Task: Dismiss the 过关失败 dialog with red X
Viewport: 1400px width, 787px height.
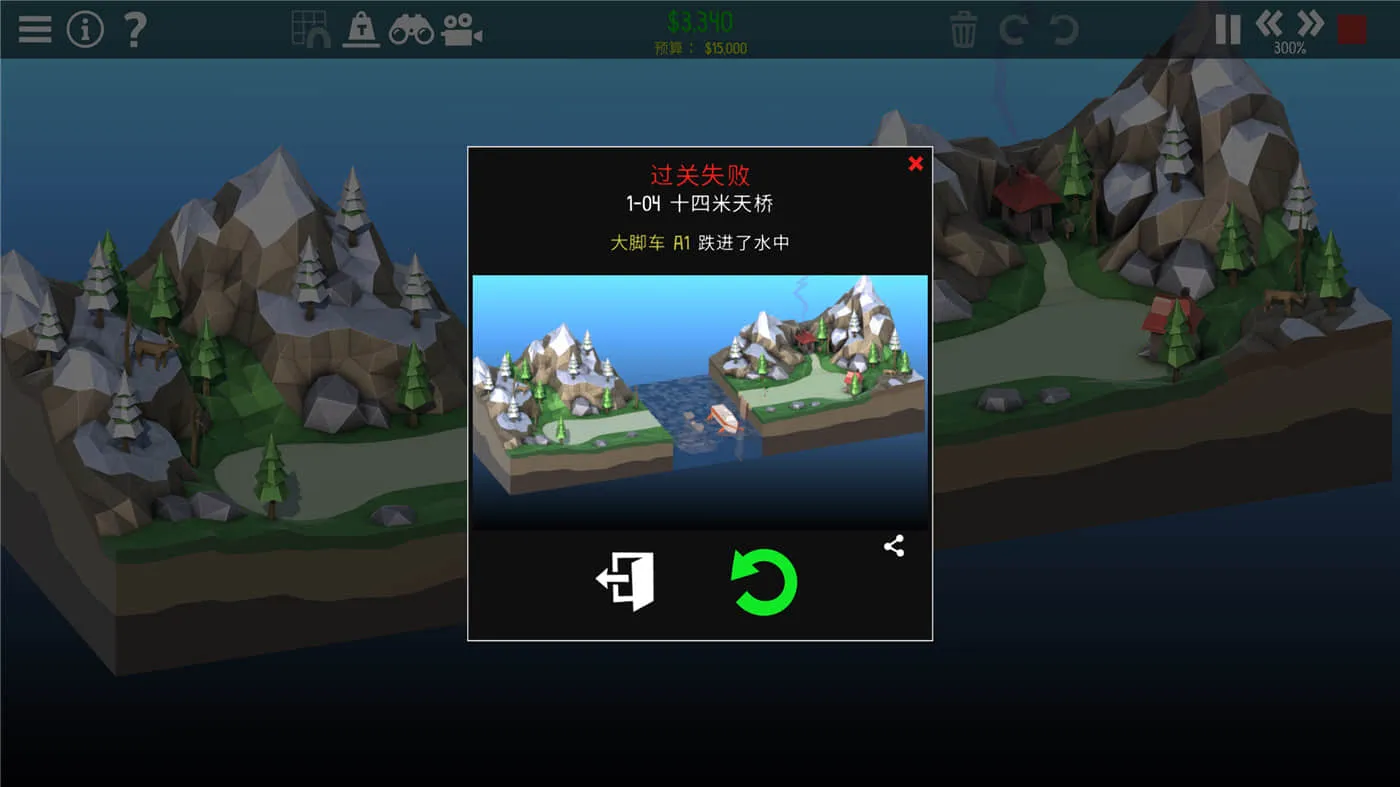Action: [915, 163]
